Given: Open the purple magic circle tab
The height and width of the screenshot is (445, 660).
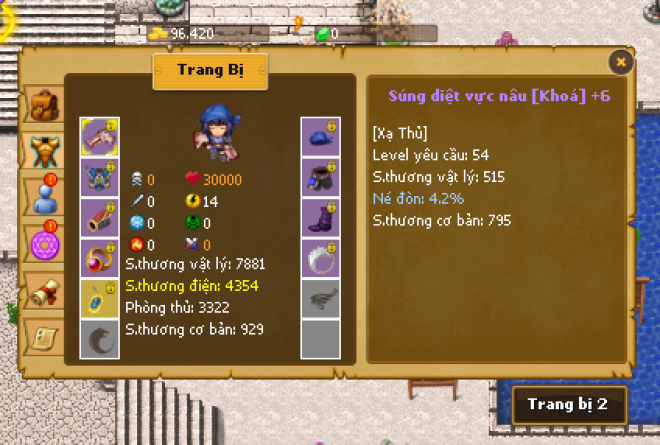Looking at the screenshot, I should pos(43,241).
